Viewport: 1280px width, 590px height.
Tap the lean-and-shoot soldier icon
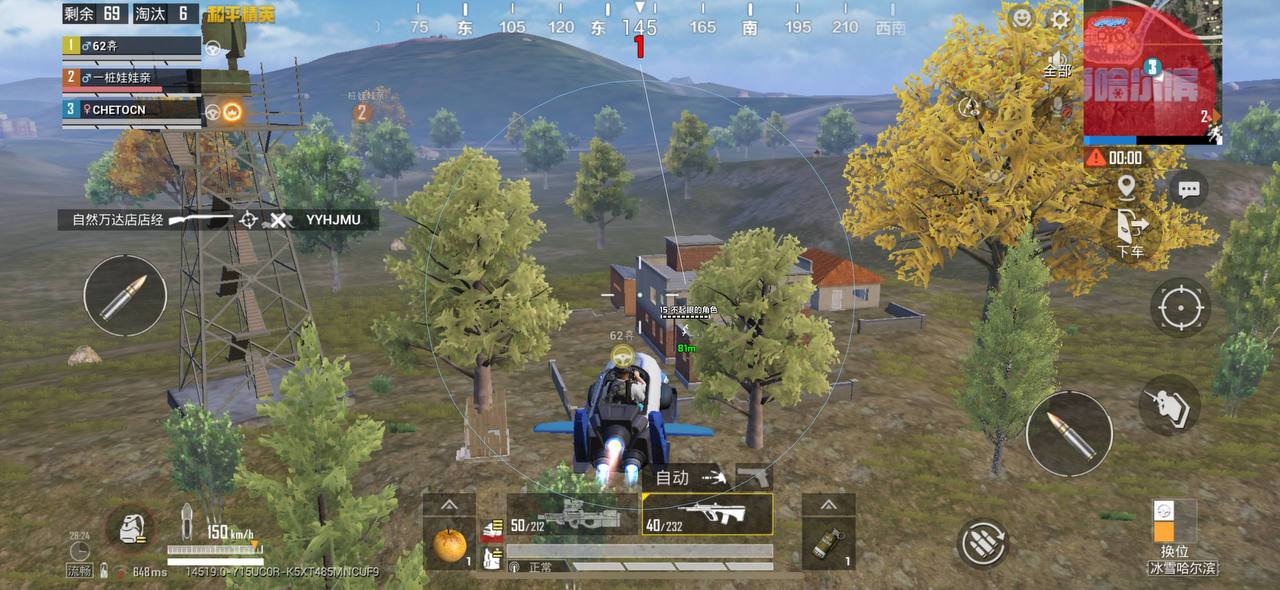(x=1169, y=405)
